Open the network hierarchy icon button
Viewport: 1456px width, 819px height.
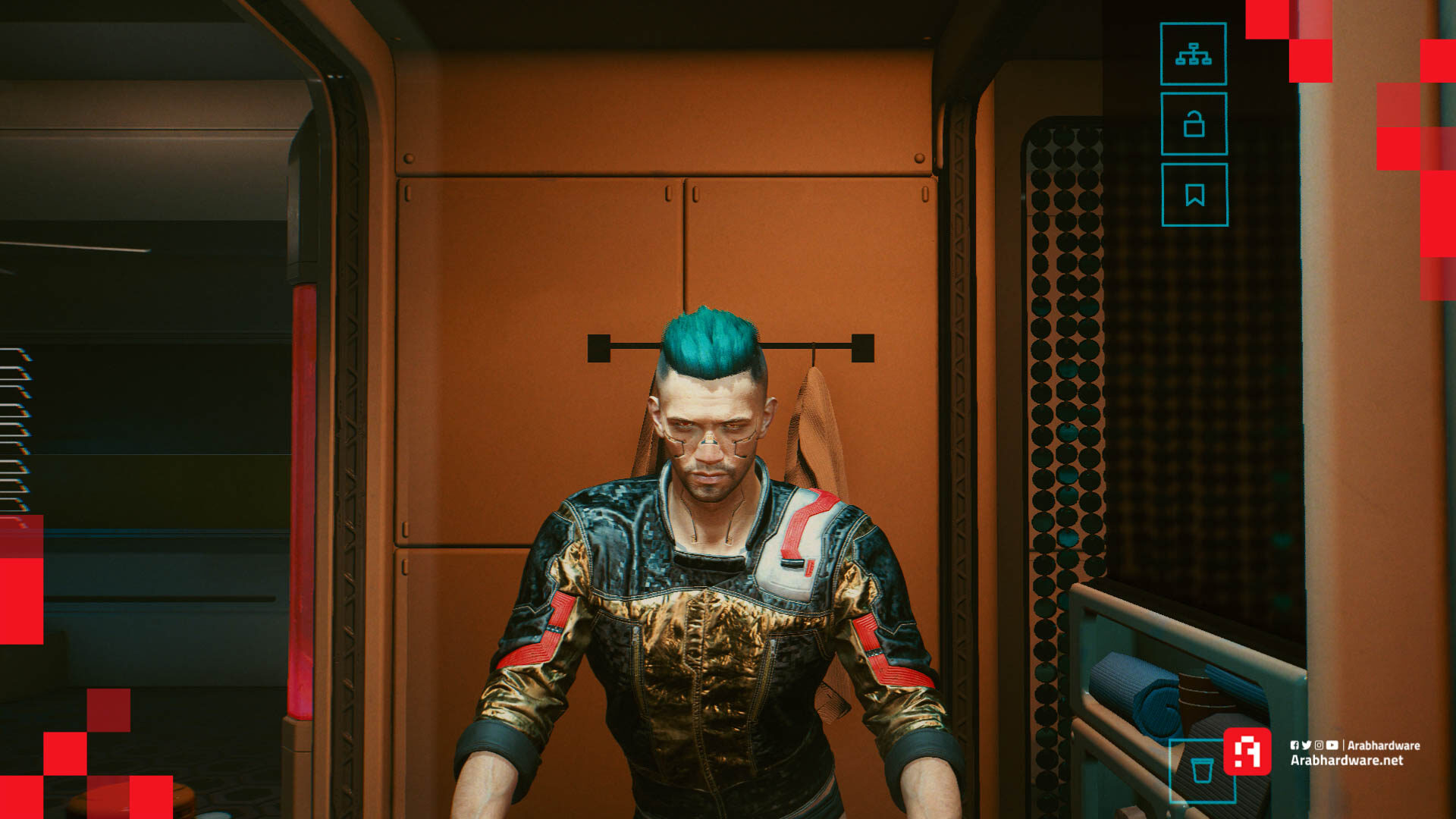pos(1193,54)
